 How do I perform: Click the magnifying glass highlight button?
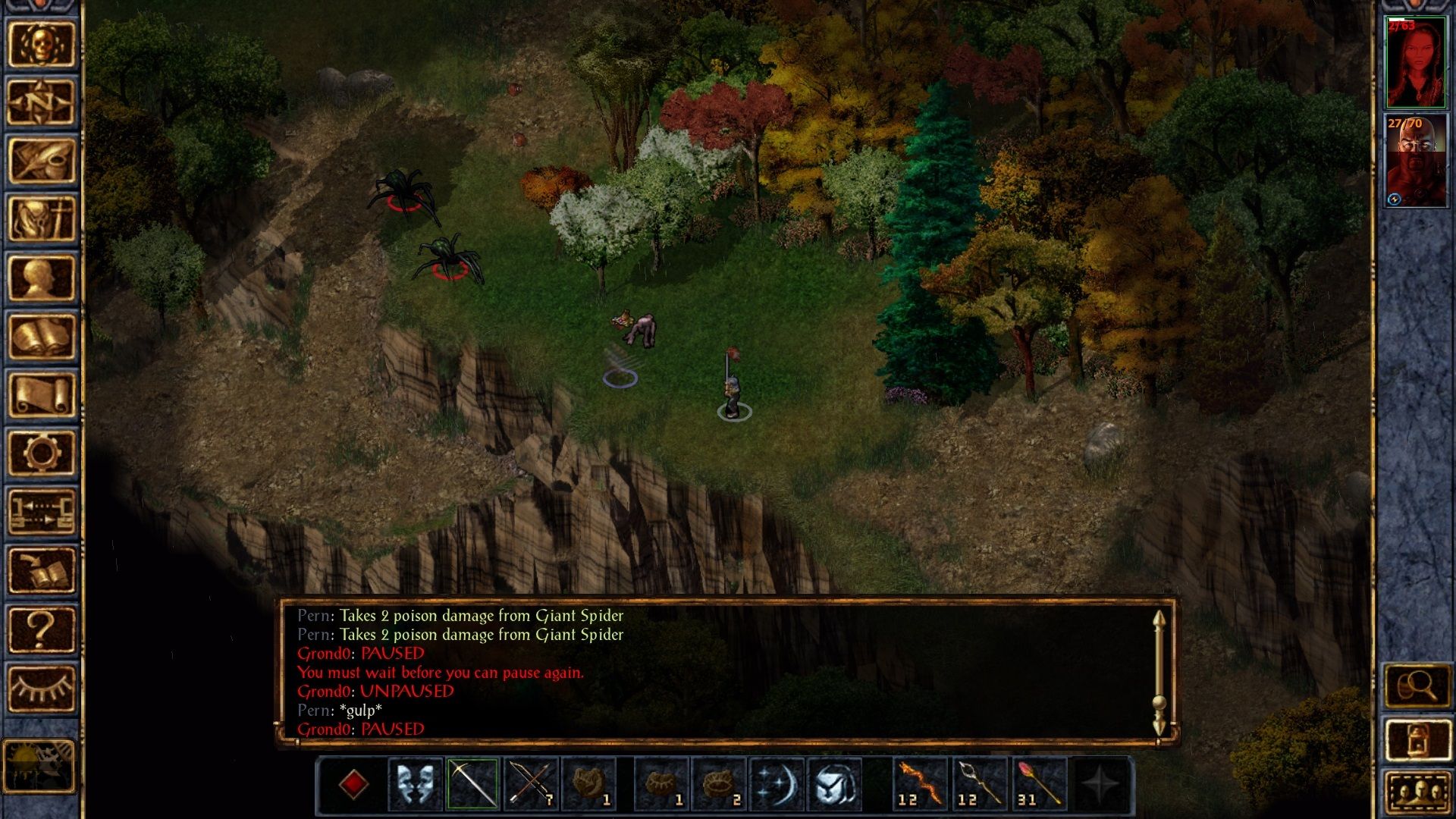click(x=1417, y=687)
